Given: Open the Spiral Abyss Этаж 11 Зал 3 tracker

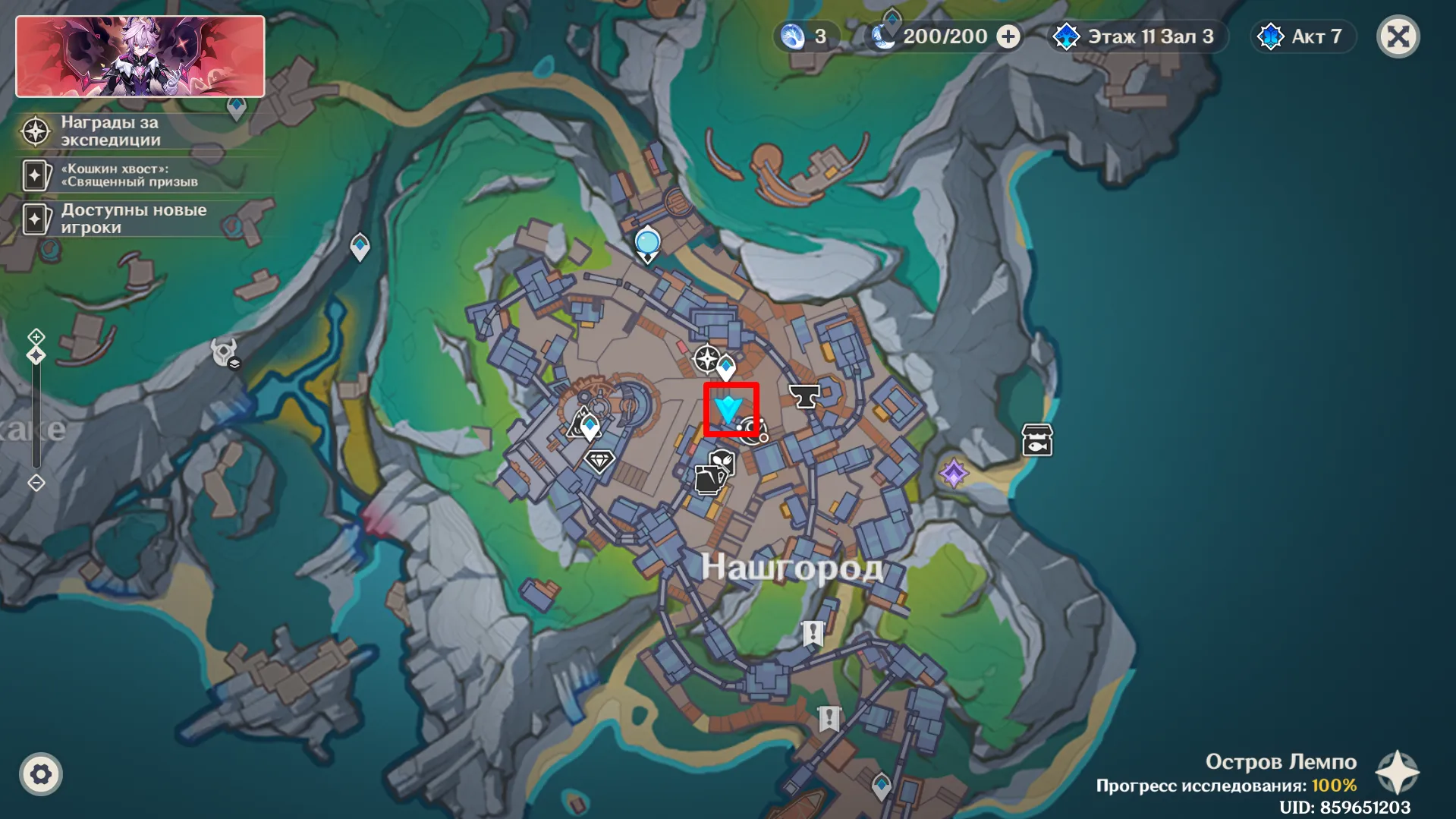Looking at the screenshot, I should (x=1136, y=36).
